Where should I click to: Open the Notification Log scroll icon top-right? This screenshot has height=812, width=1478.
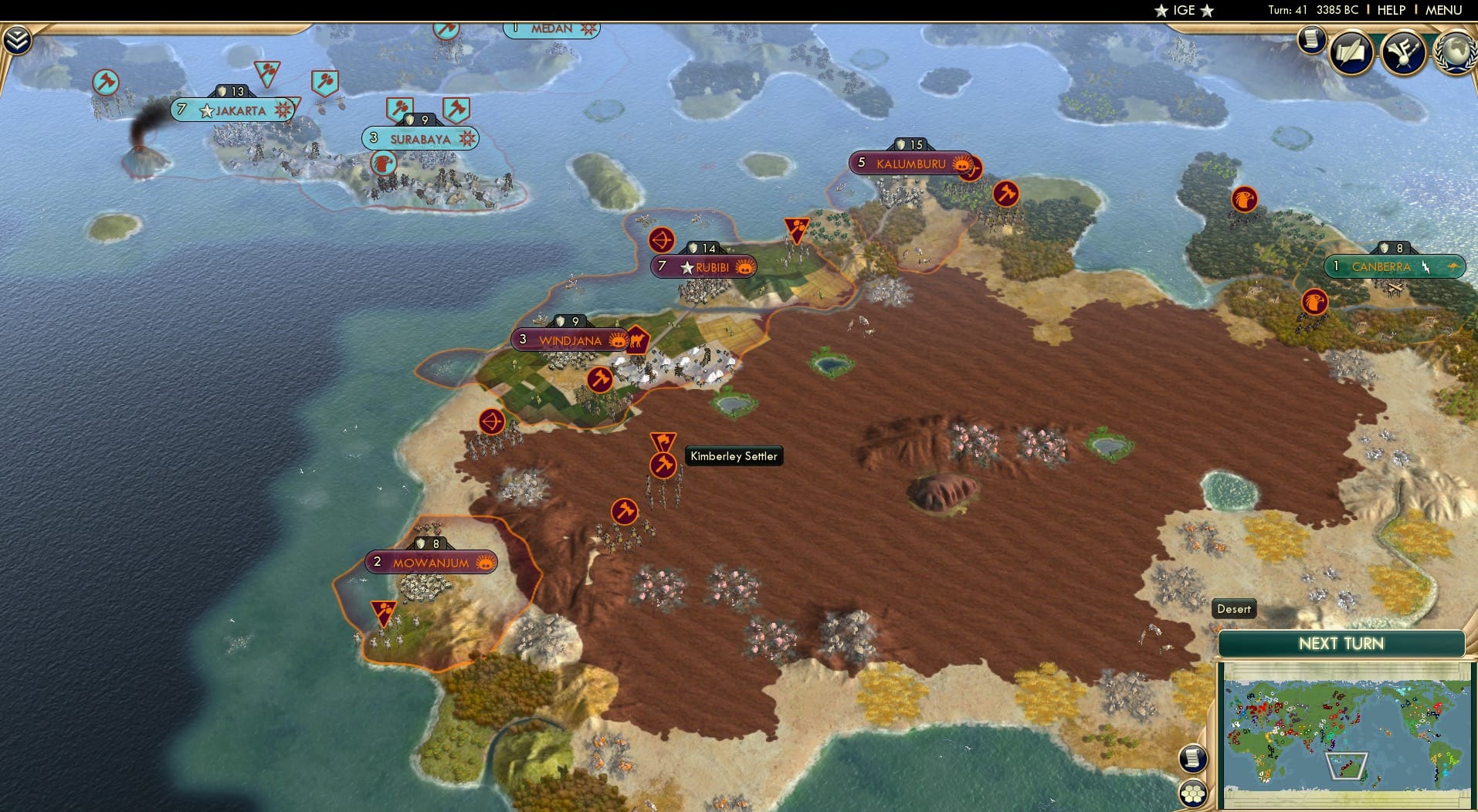pos(1311,41)
